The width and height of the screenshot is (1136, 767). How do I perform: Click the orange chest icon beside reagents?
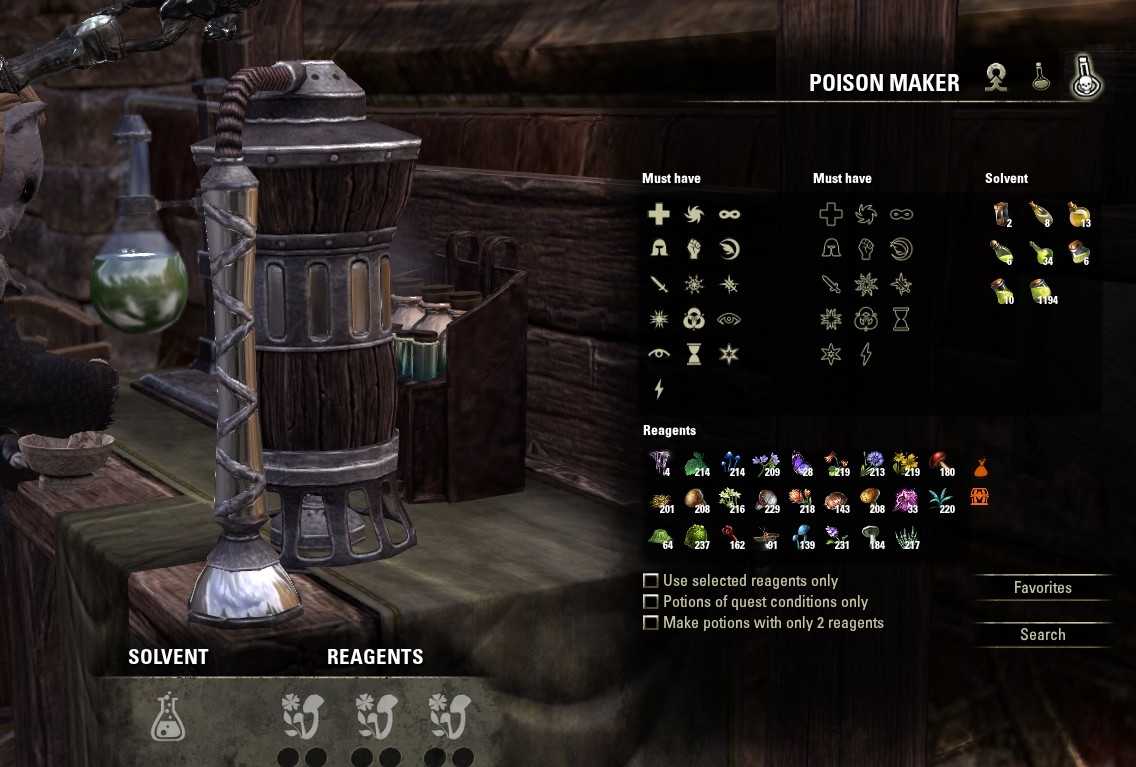980,496
